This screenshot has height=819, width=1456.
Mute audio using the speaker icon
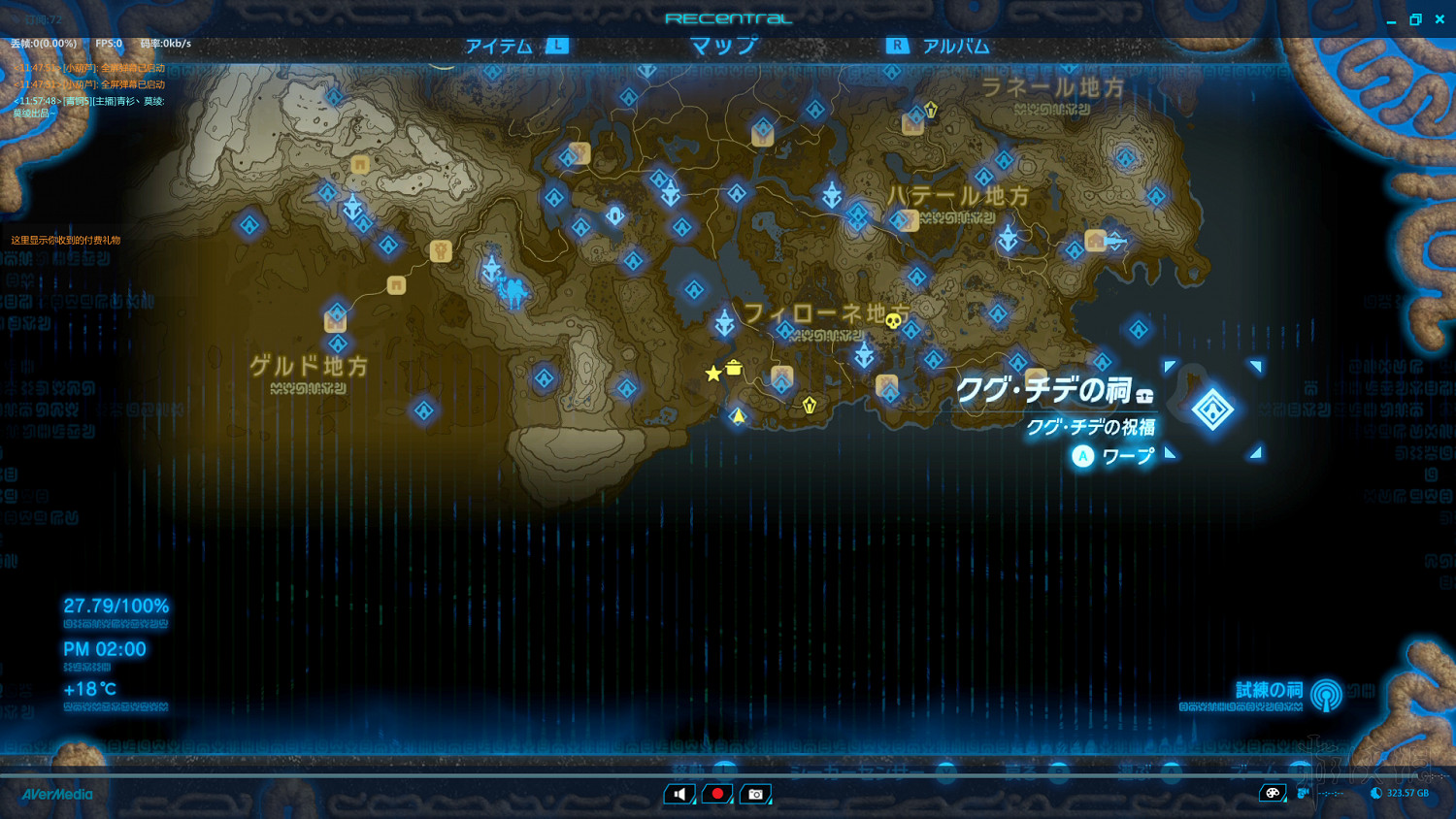679,793
